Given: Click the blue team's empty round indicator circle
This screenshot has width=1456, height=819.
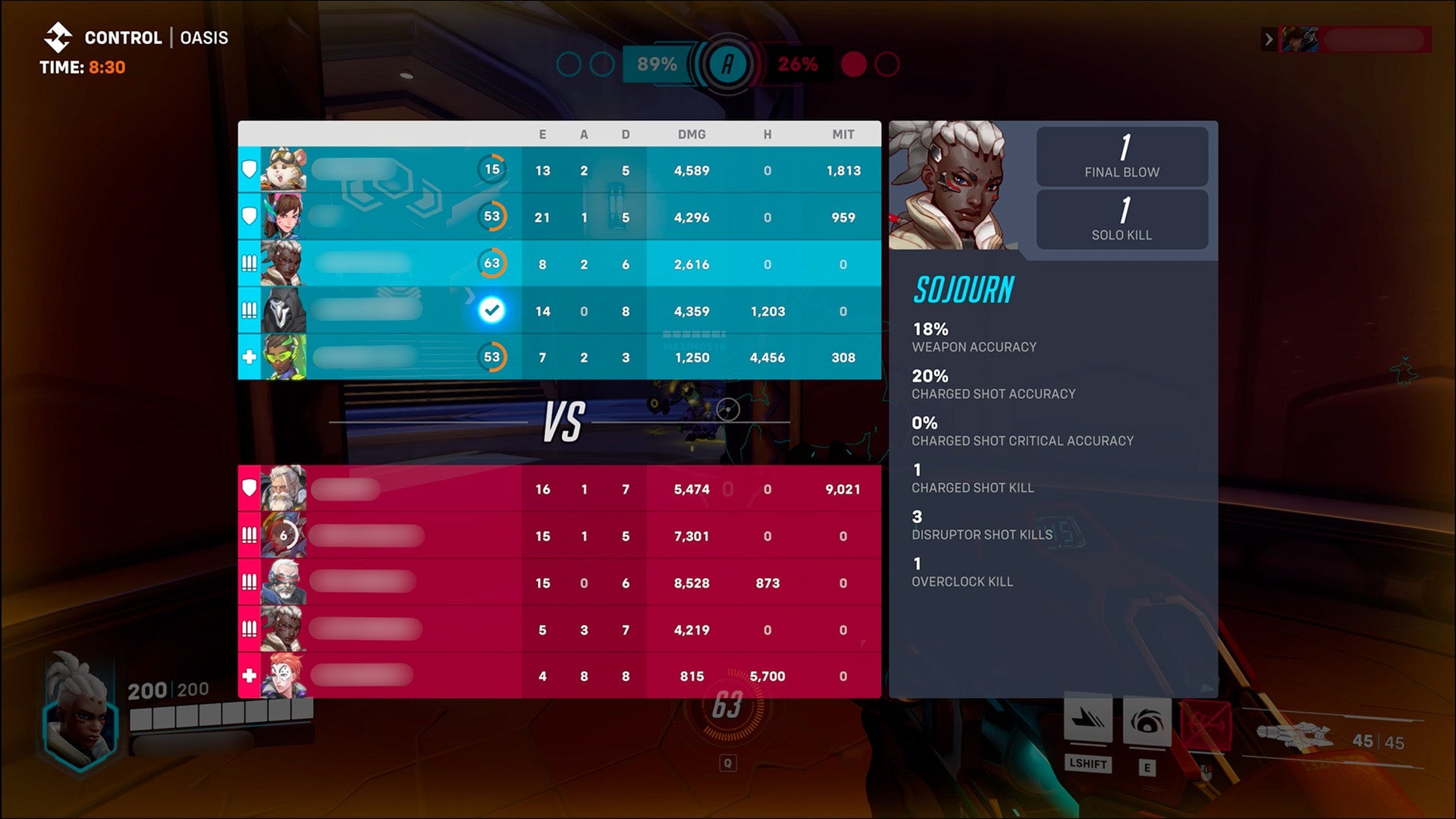Looking at the screenshot, I should 570,64.
